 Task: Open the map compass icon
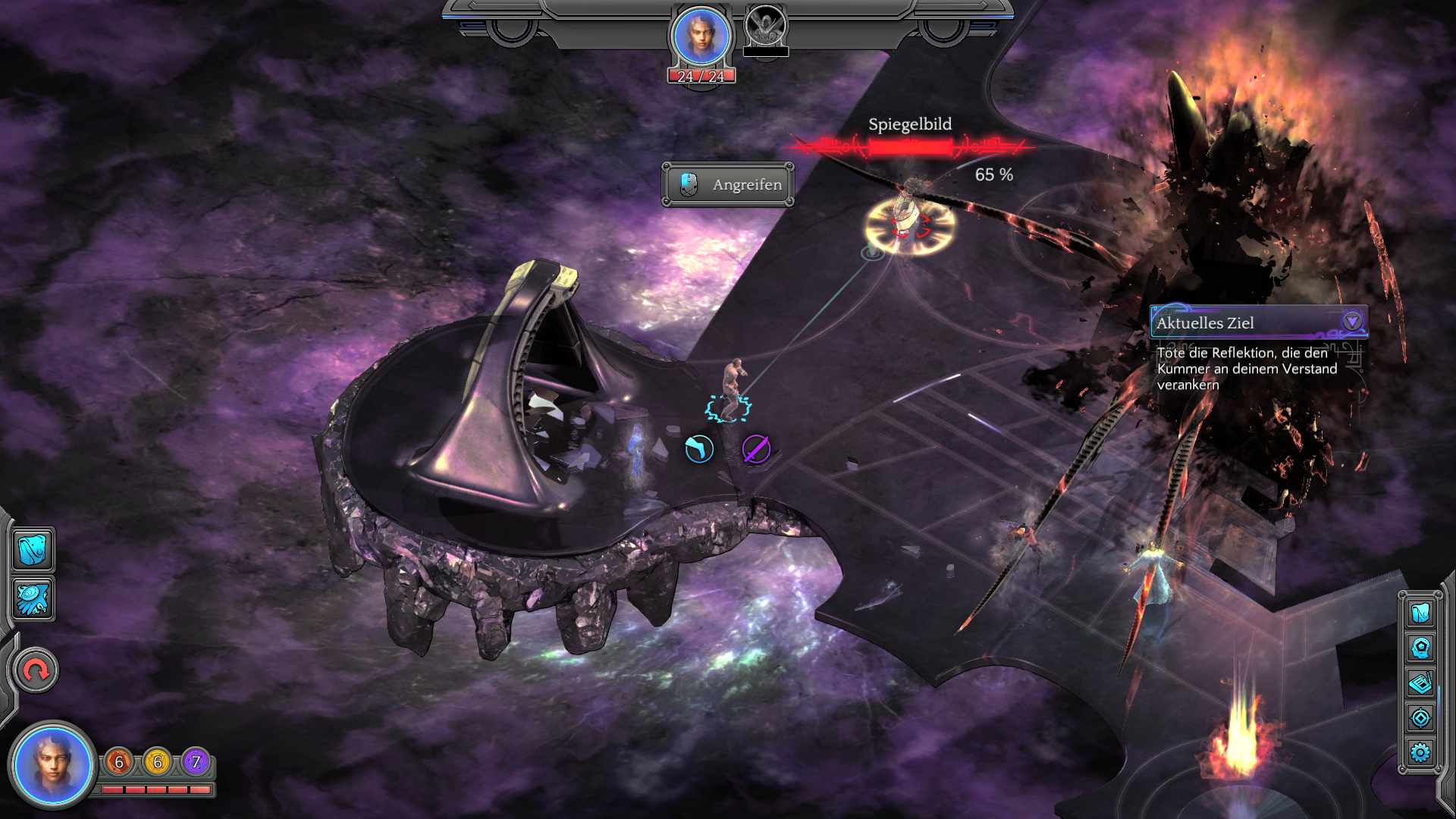tap(1420, 717)
